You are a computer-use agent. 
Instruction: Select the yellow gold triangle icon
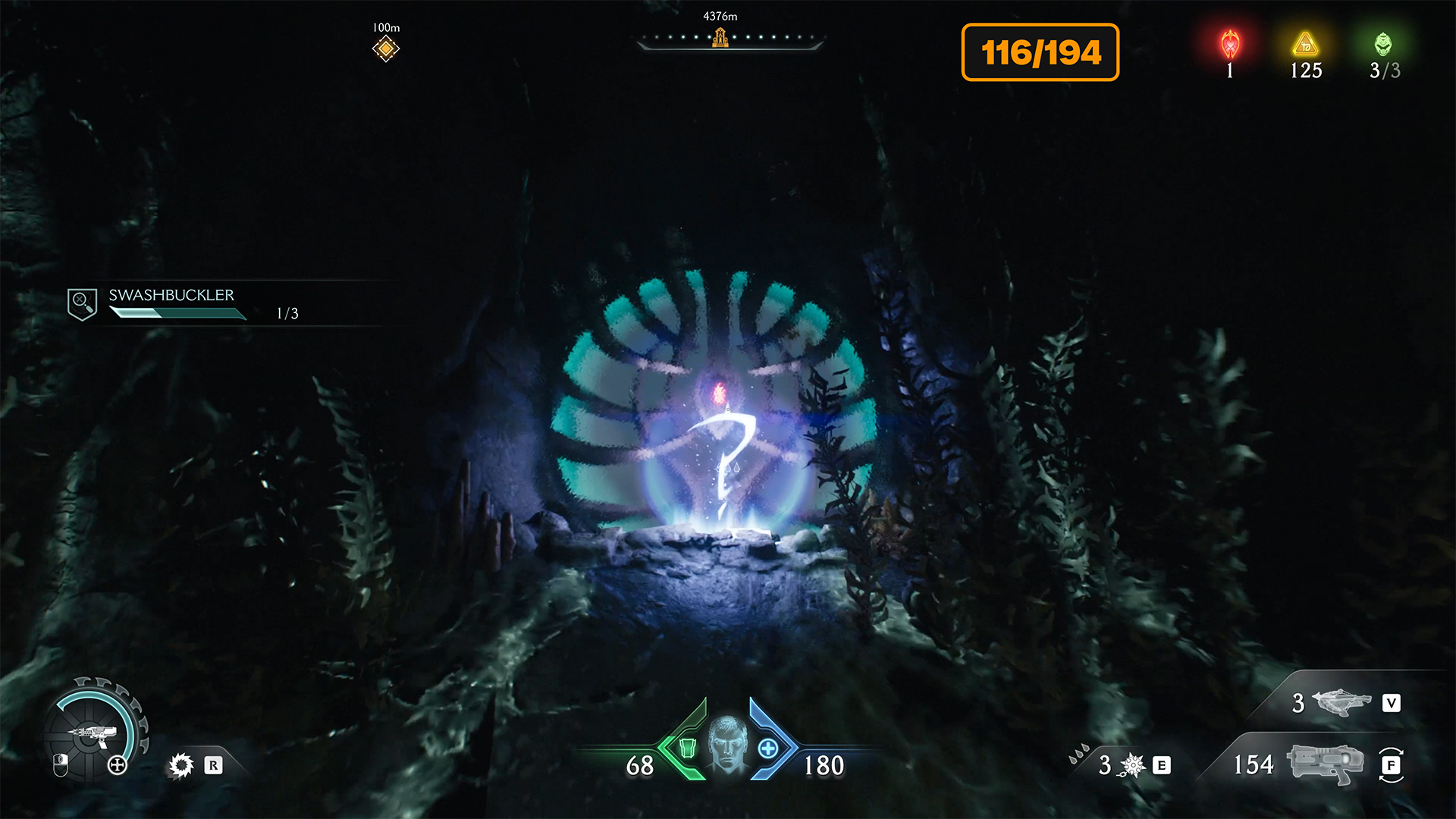coord(1305,45)
